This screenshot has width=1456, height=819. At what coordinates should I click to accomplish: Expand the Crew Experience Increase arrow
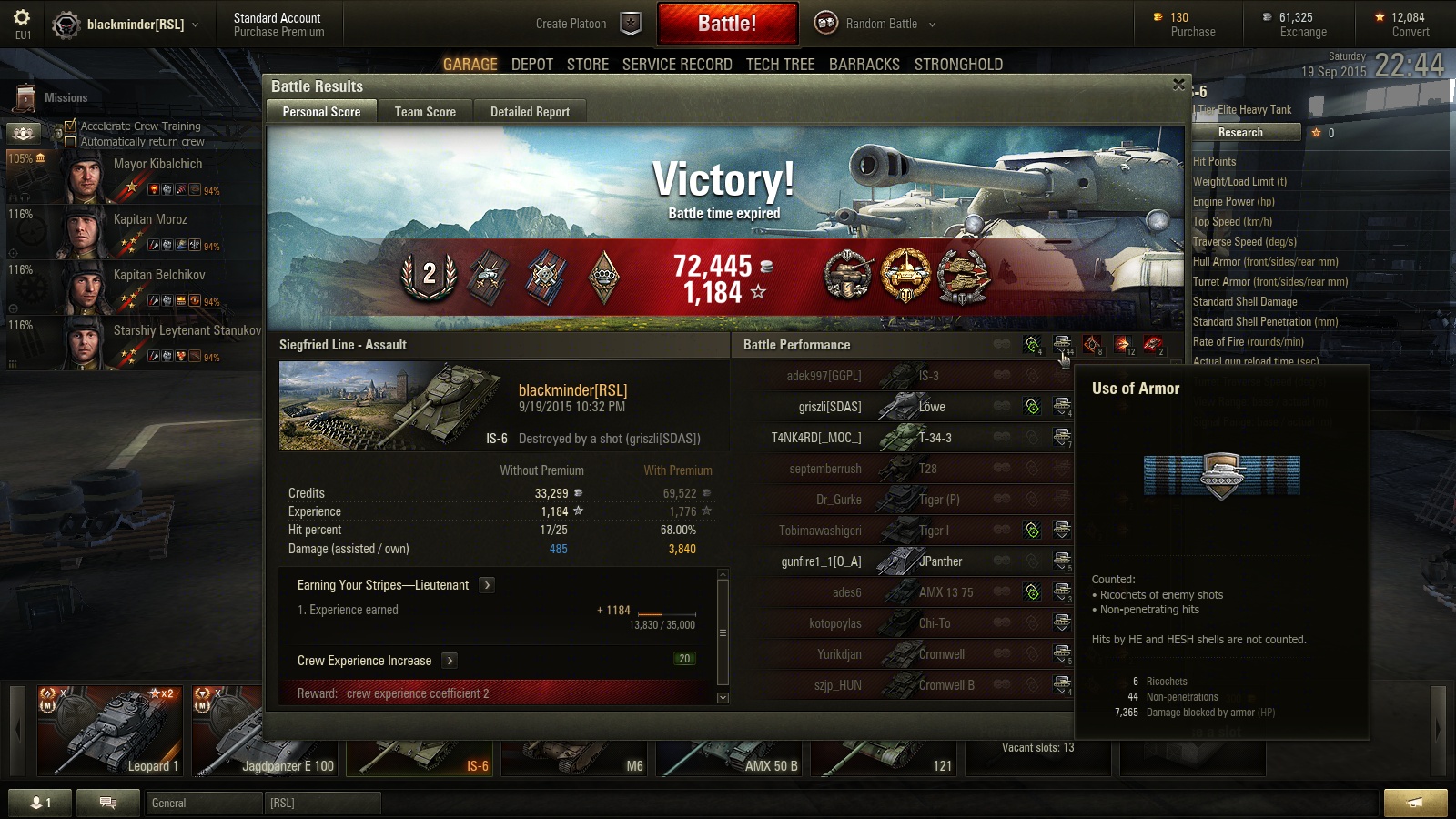pyautogui.click(x=450, y=661)
